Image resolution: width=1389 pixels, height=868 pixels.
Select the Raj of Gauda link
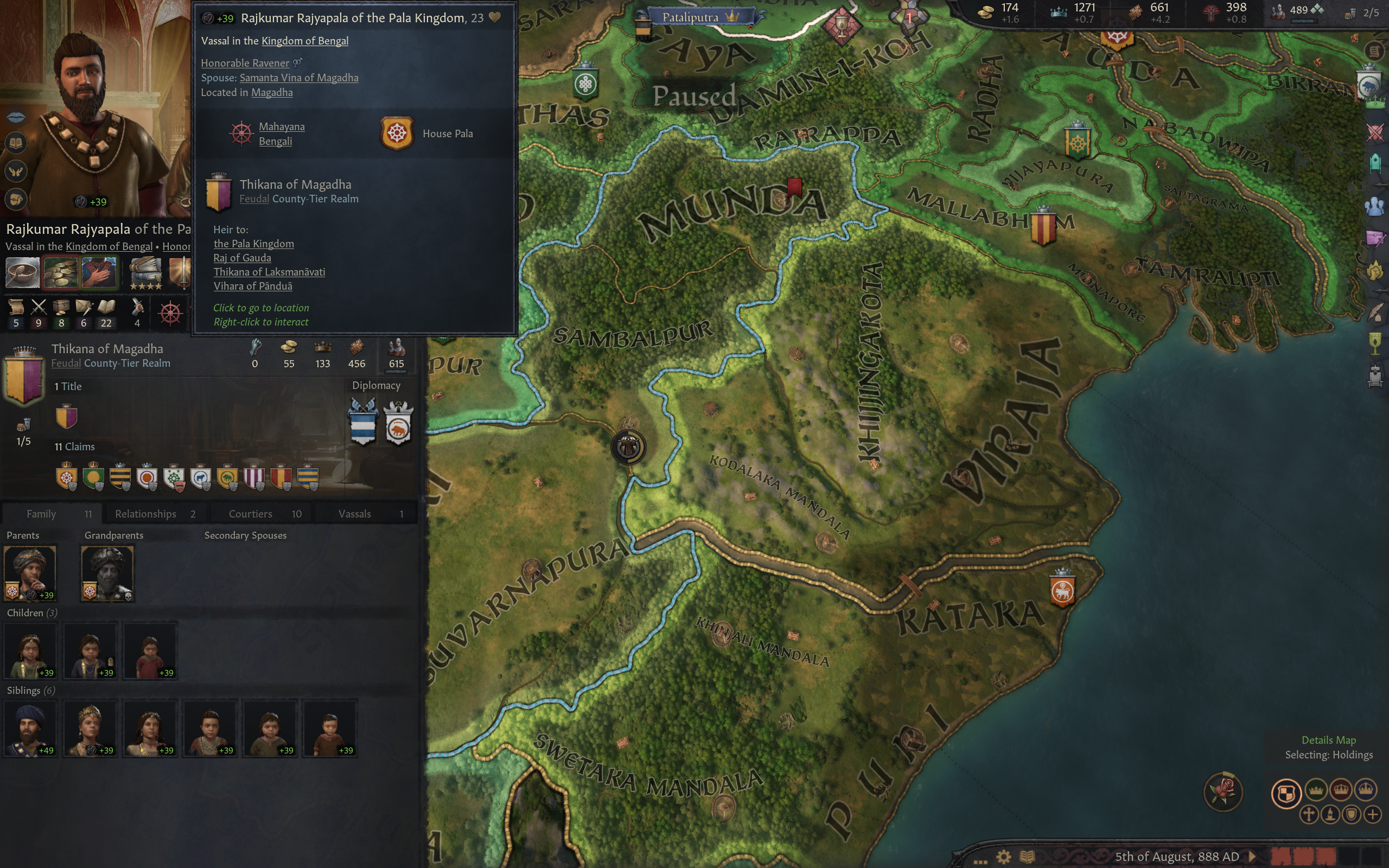[241, 258]
